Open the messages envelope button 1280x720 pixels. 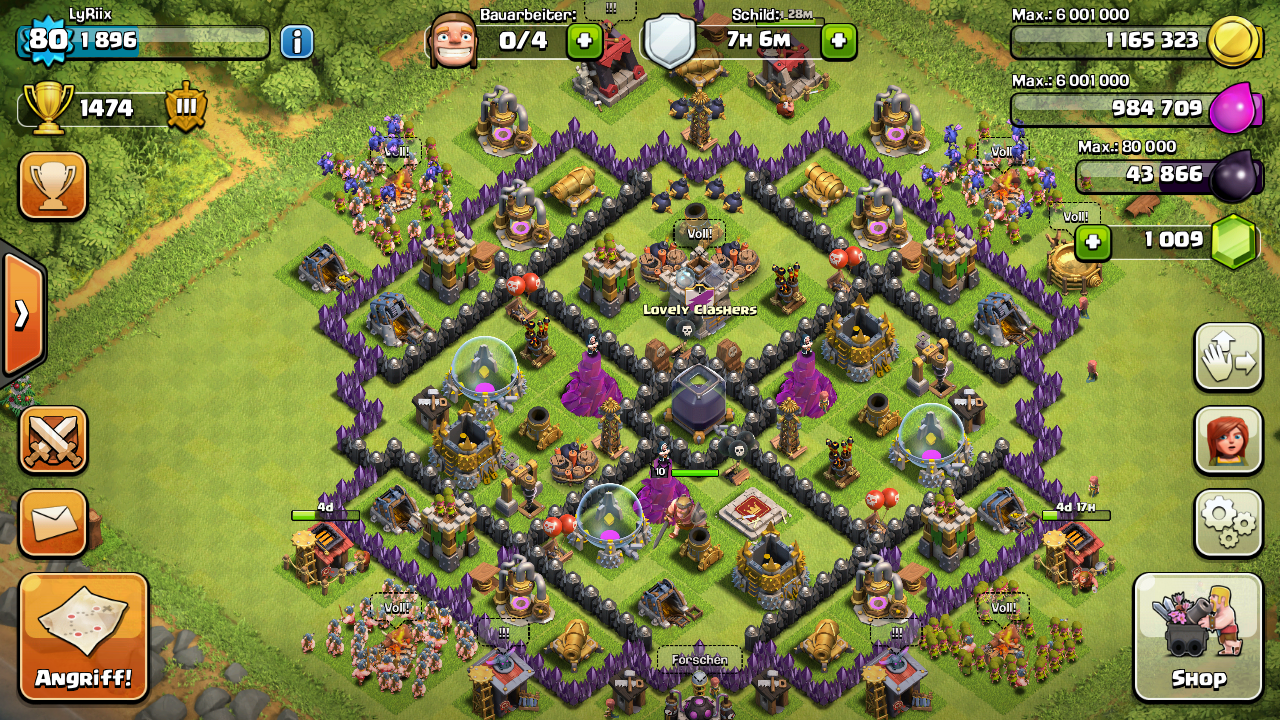(53, 522)
